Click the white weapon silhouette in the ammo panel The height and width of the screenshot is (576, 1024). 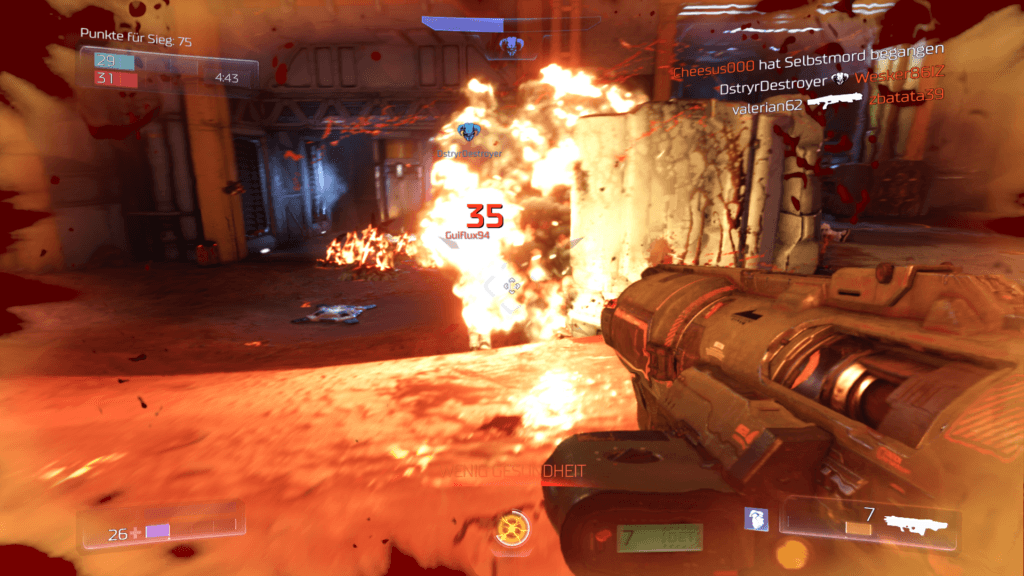(915, 521)
